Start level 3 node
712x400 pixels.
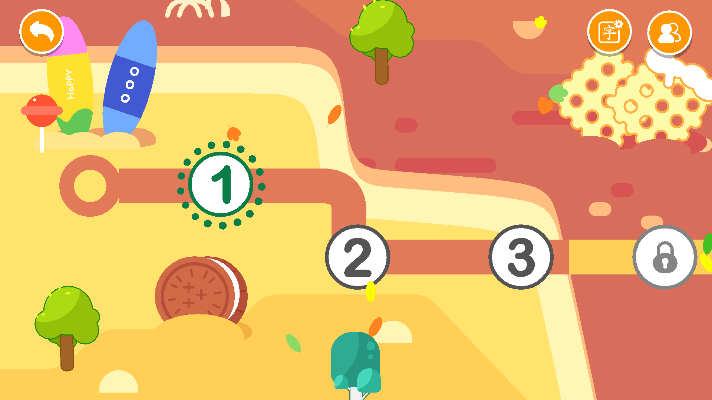[520, 257]
